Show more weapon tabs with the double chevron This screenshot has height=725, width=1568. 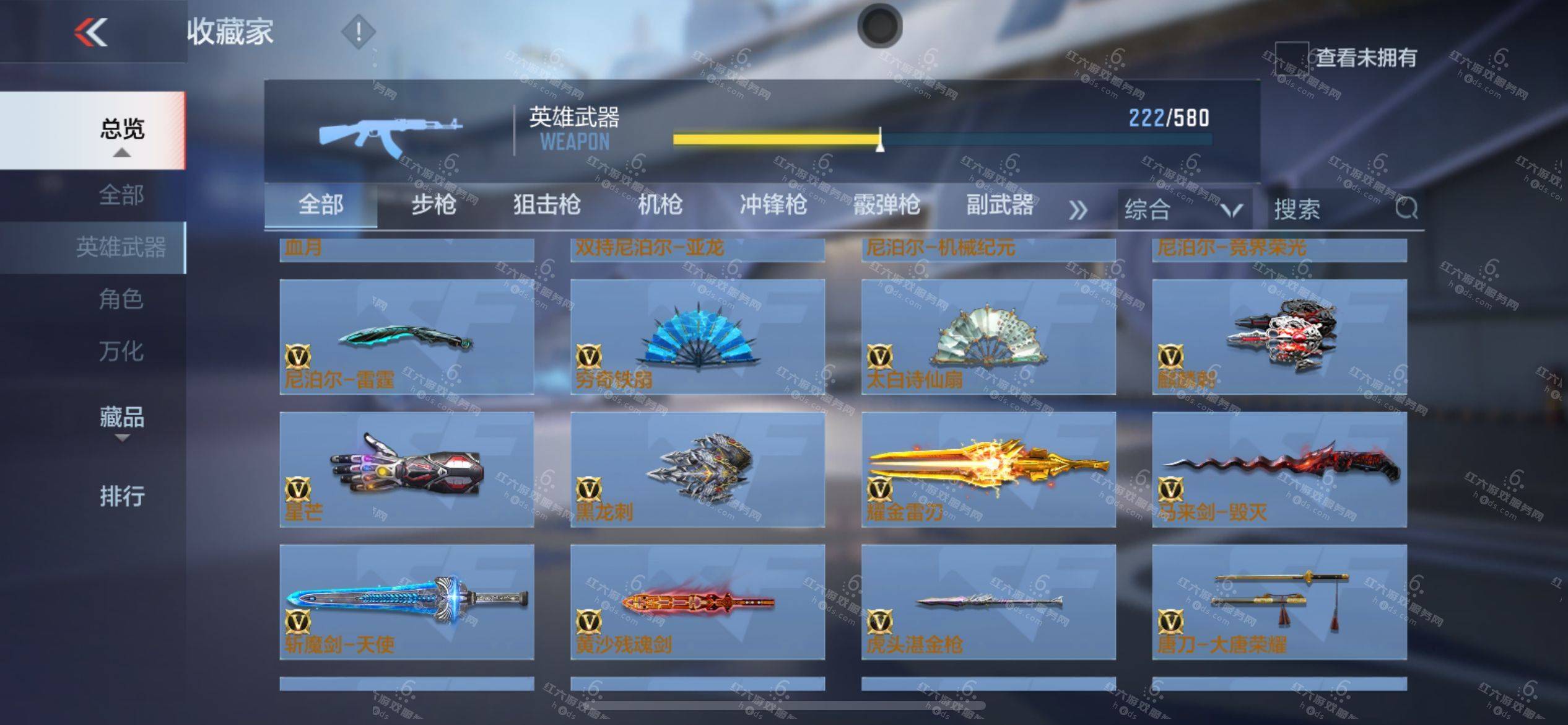click(1078, 210)
